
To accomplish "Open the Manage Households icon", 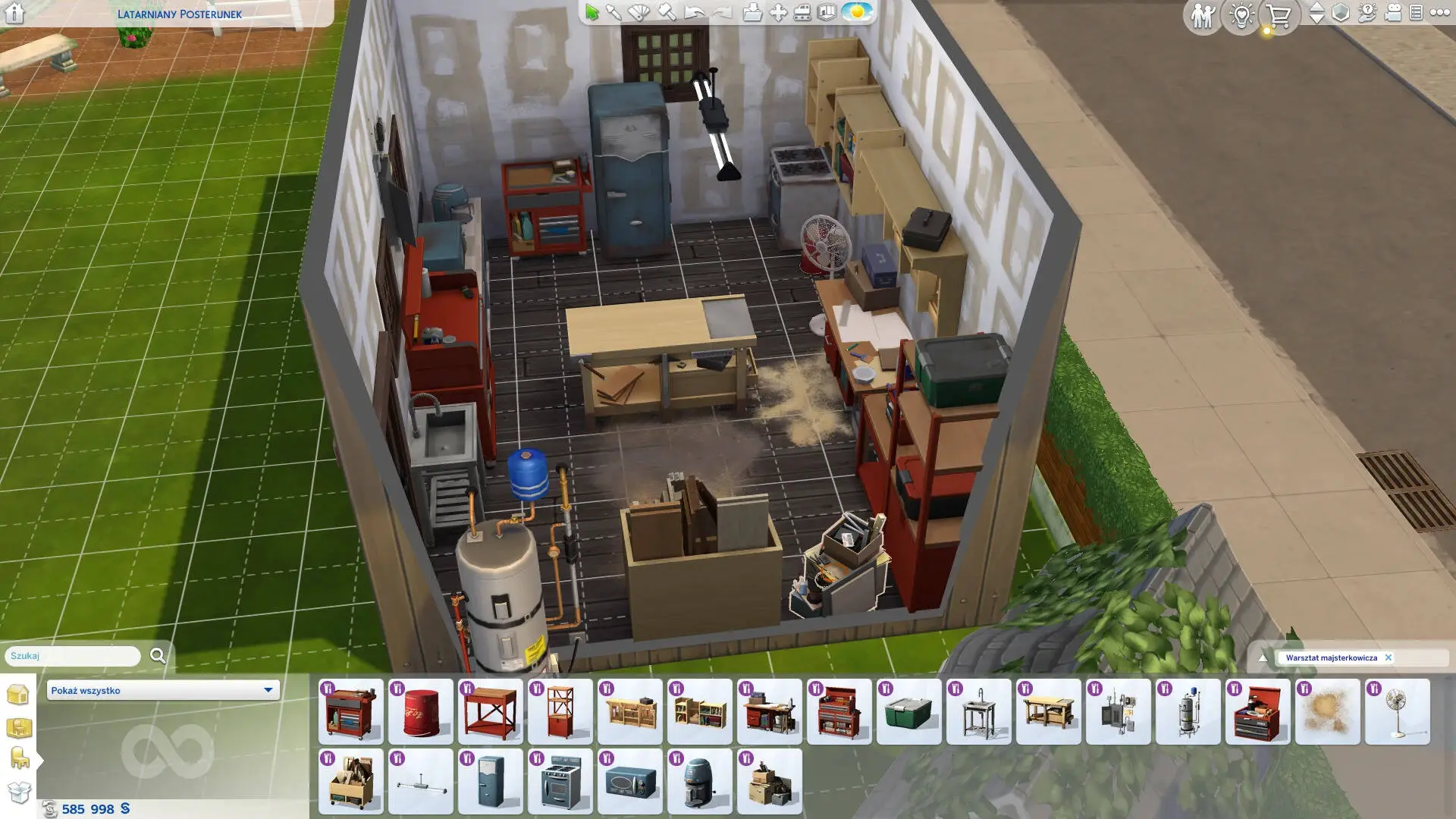I will point(1202,15).
